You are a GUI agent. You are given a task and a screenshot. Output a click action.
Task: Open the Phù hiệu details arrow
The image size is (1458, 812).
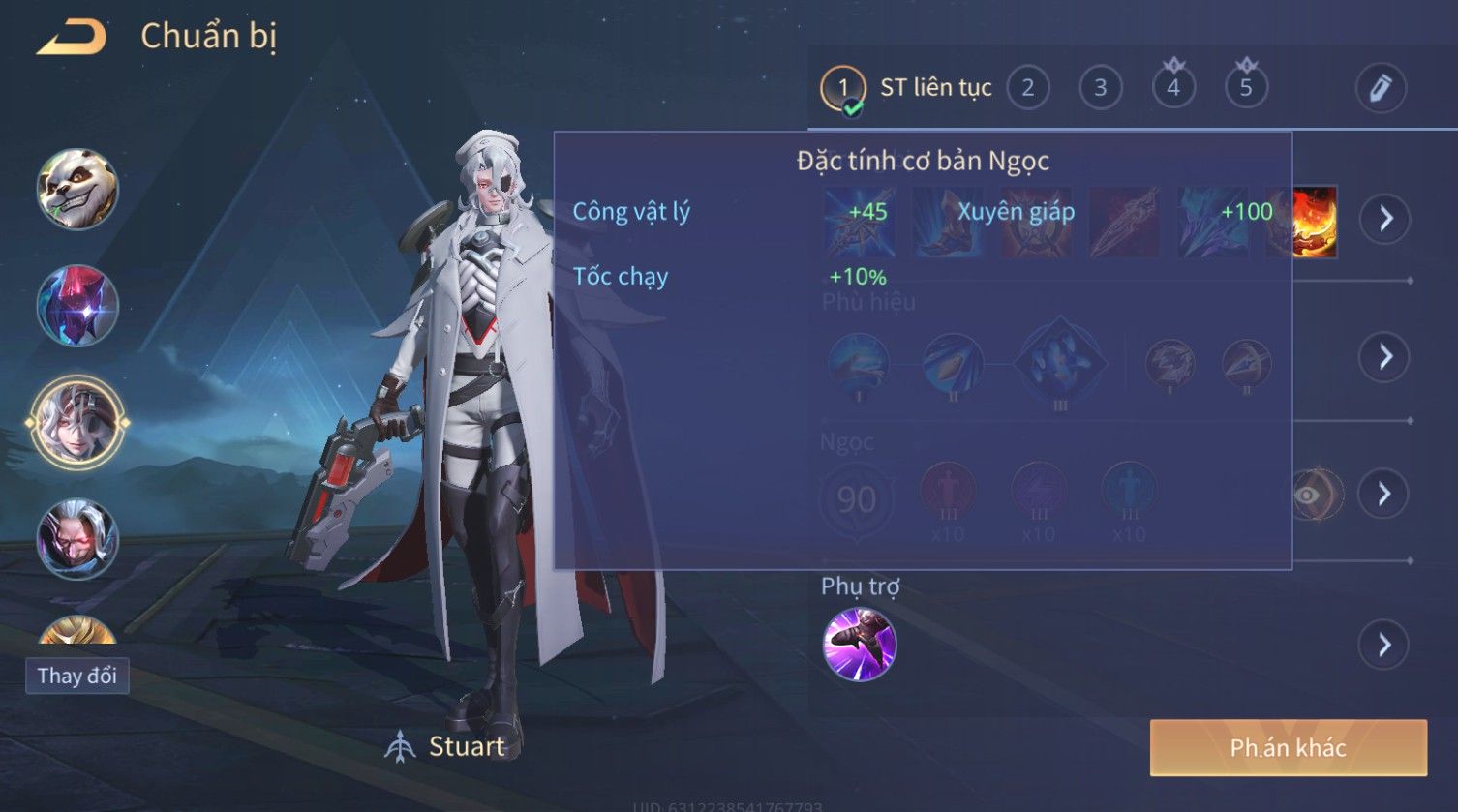click(x=1385, y=357)
